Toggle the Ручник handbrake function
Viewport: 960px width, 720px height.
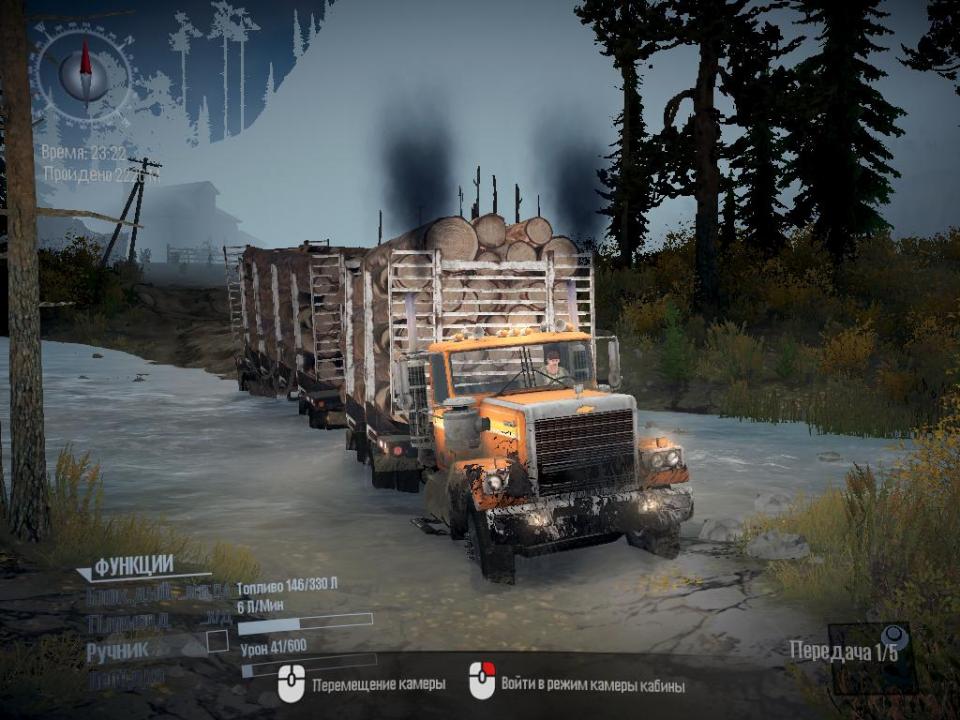click(x=118, y=650)
